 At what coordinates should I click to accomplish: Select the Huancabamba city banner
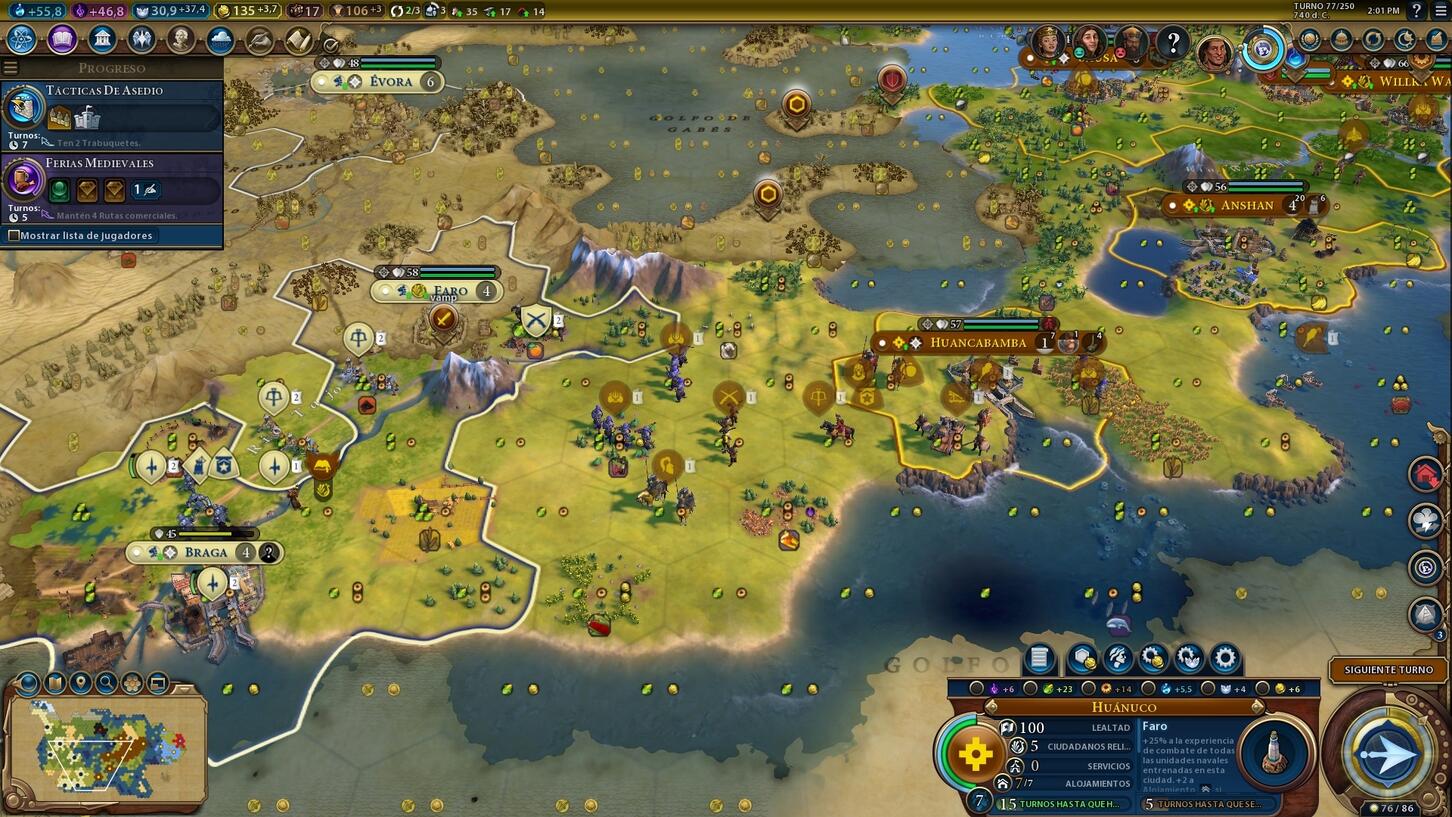click(x=978, y=342)
